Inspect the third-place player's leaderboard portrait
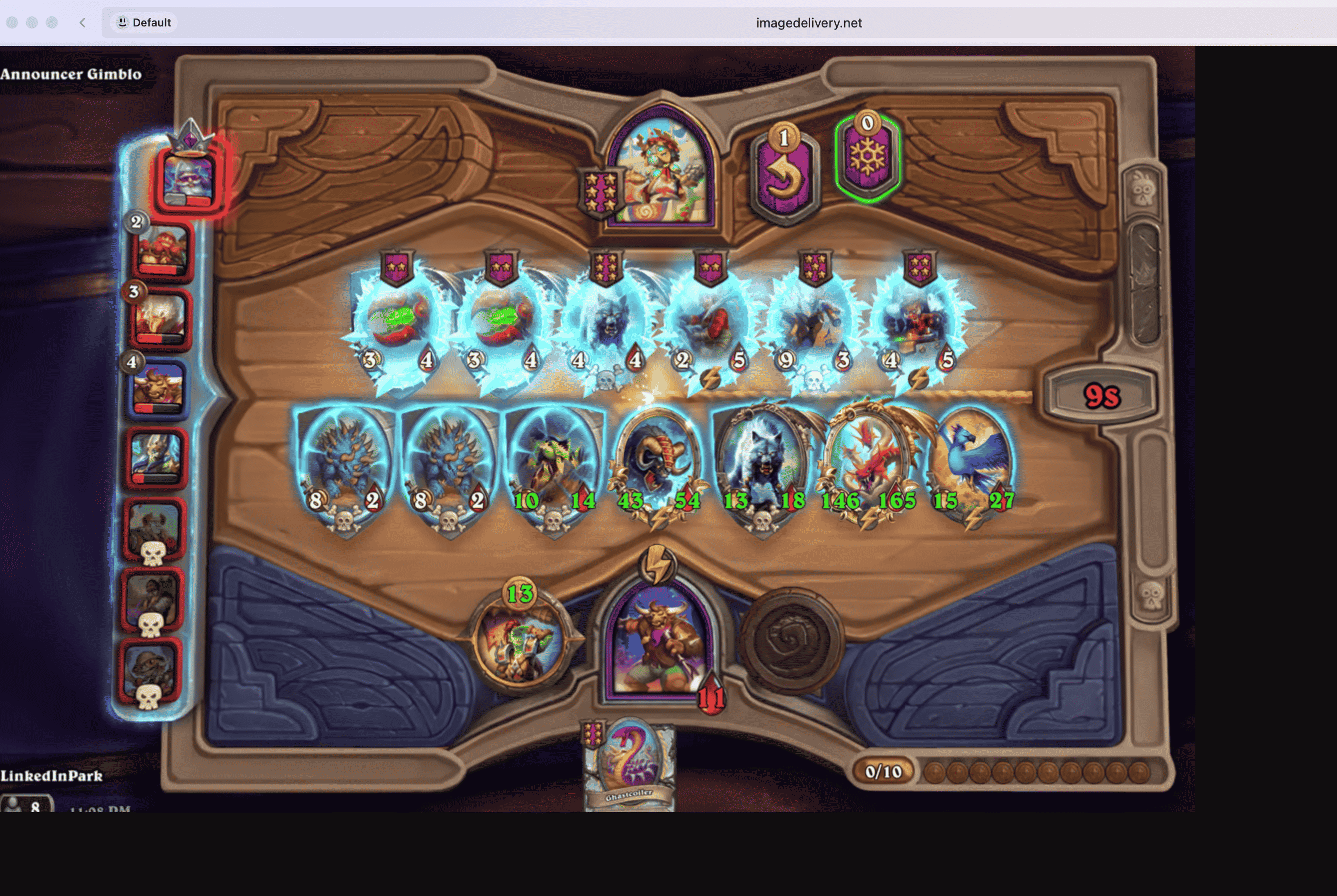The width and height of the screenshot is (1337, 896). [161, 319]
